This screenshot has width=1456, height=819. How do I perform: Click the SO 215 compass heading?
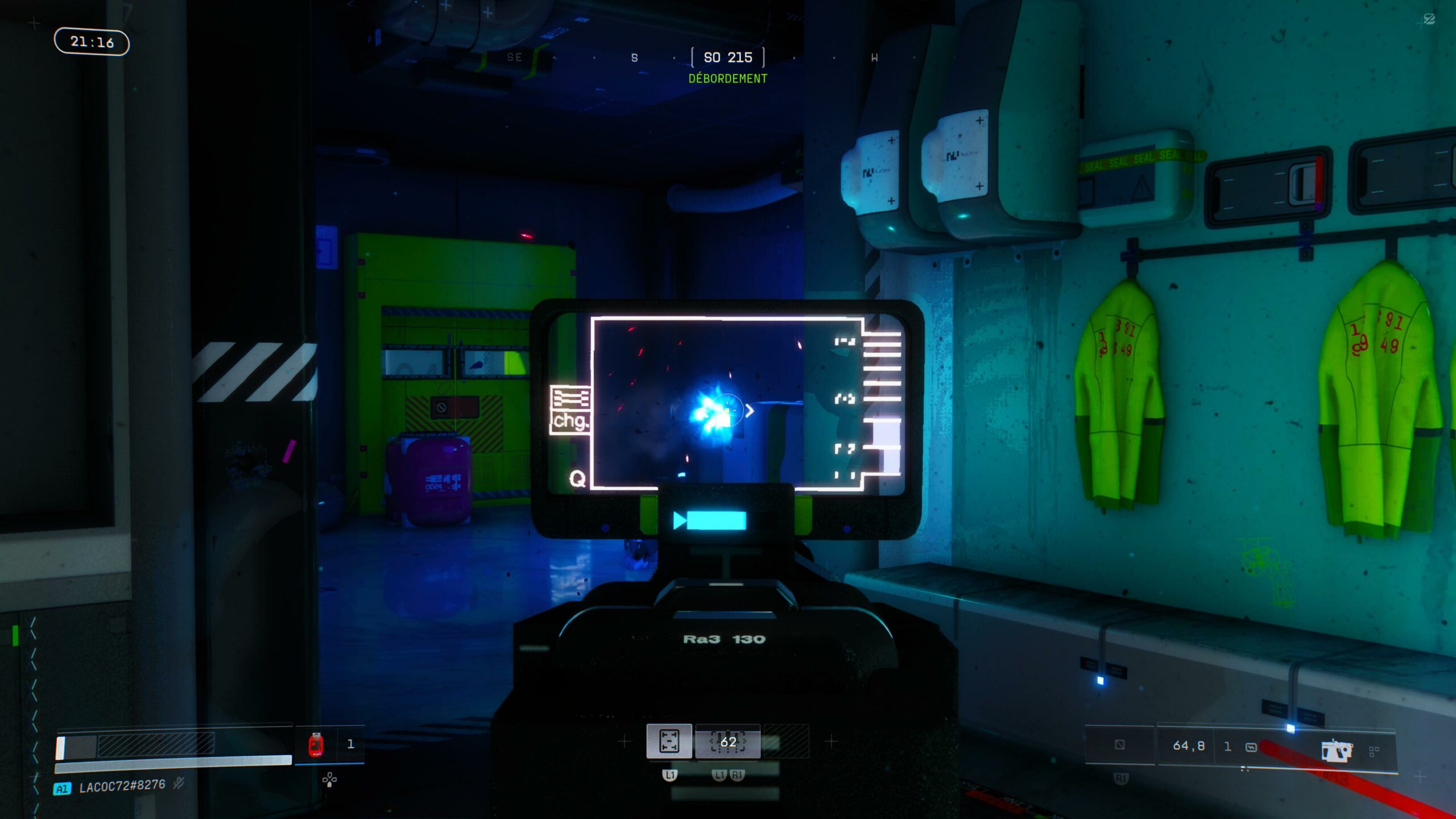tap(727, 57)
